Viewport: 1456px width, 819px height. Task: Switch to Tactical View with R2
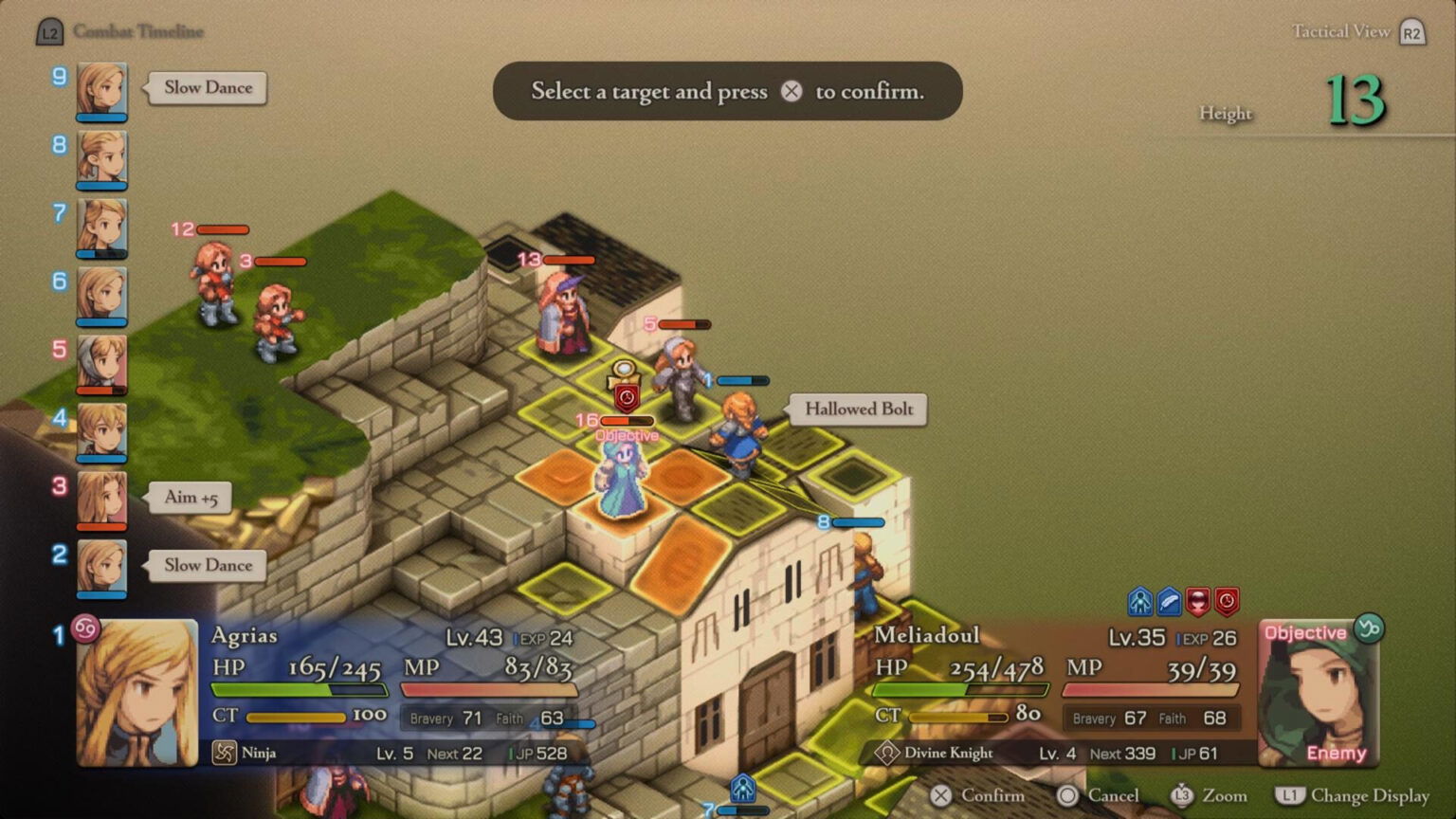pyautogui.click(x=1411, y=31)
